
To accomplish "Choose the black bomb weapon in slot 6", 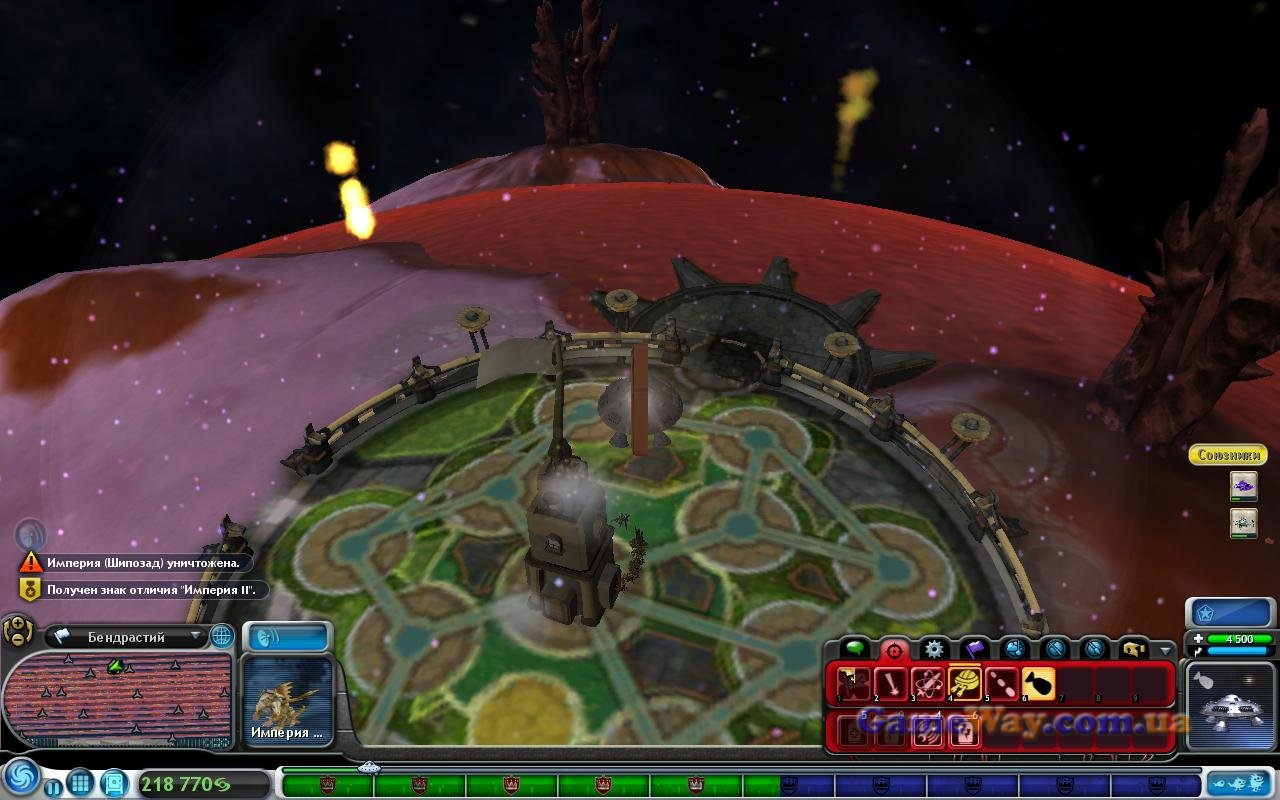I will tap(1038, 684).
